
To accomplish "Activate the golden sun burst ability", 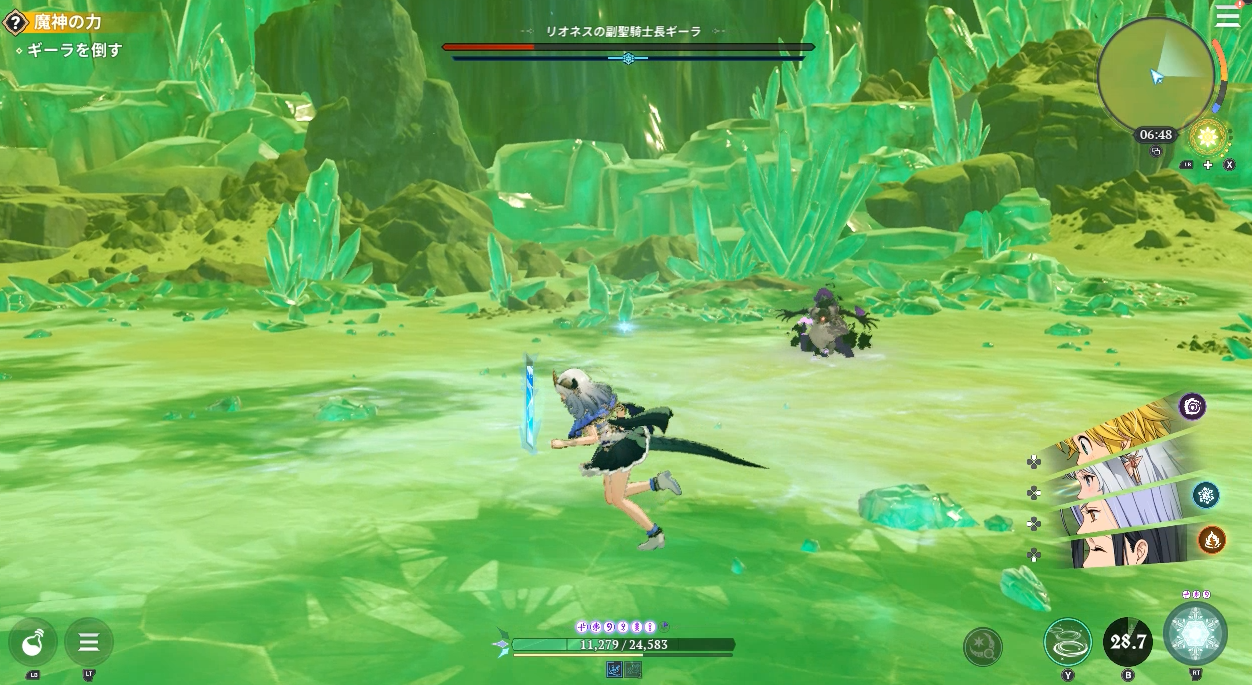I will point(1208,136).
